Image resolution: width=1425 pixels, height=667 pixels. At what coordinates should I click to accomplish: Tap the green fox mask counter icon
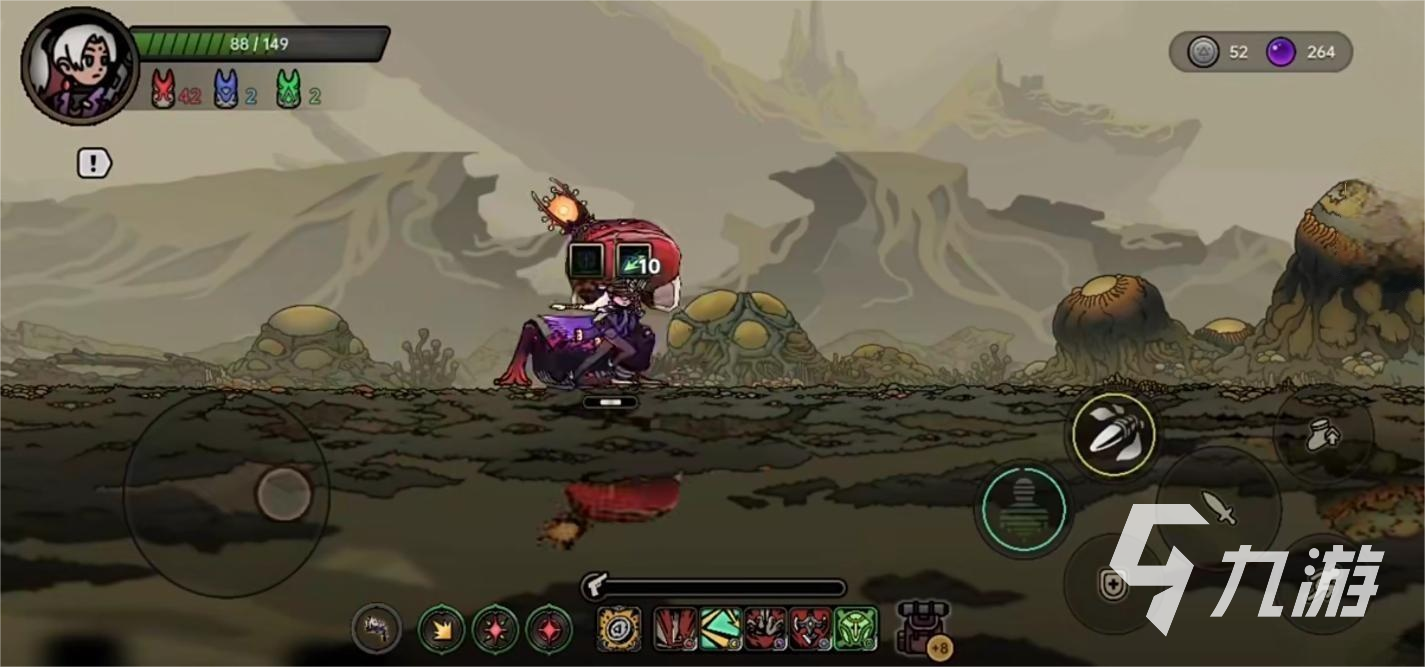coord(289,90)
